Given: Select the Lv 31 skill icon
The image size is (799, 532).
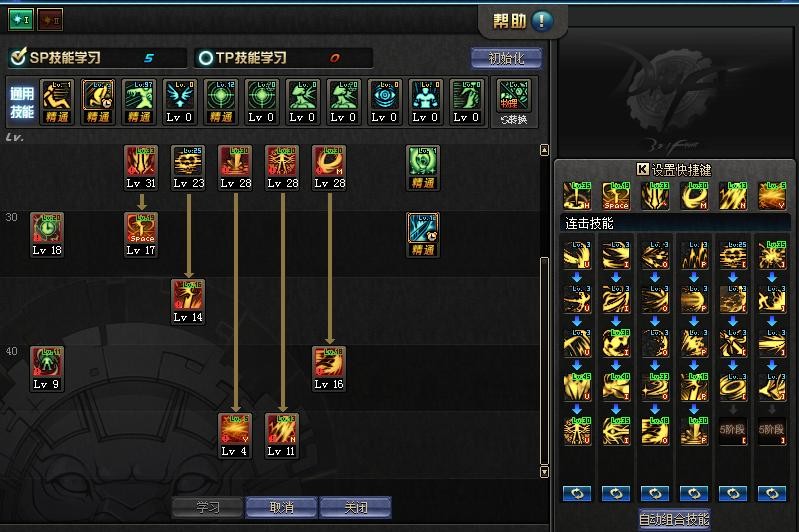Looking at the screenshot, I should click(x=140, y=161).
